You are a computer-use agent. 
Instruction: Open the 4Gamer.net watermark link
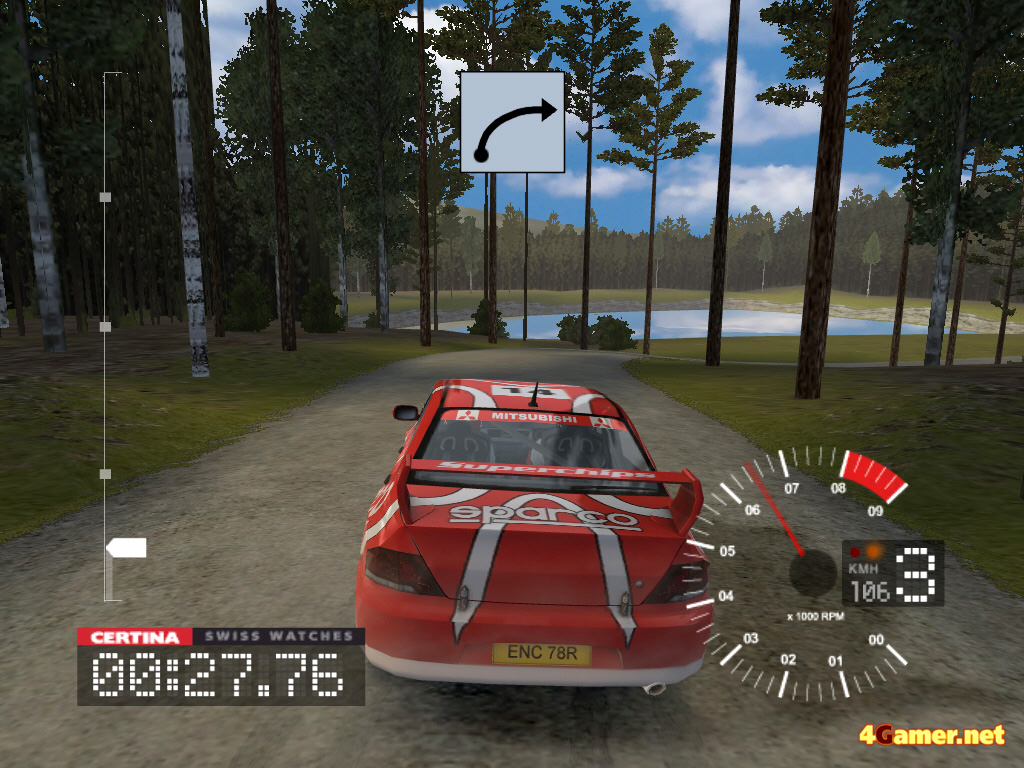point(931,736)
